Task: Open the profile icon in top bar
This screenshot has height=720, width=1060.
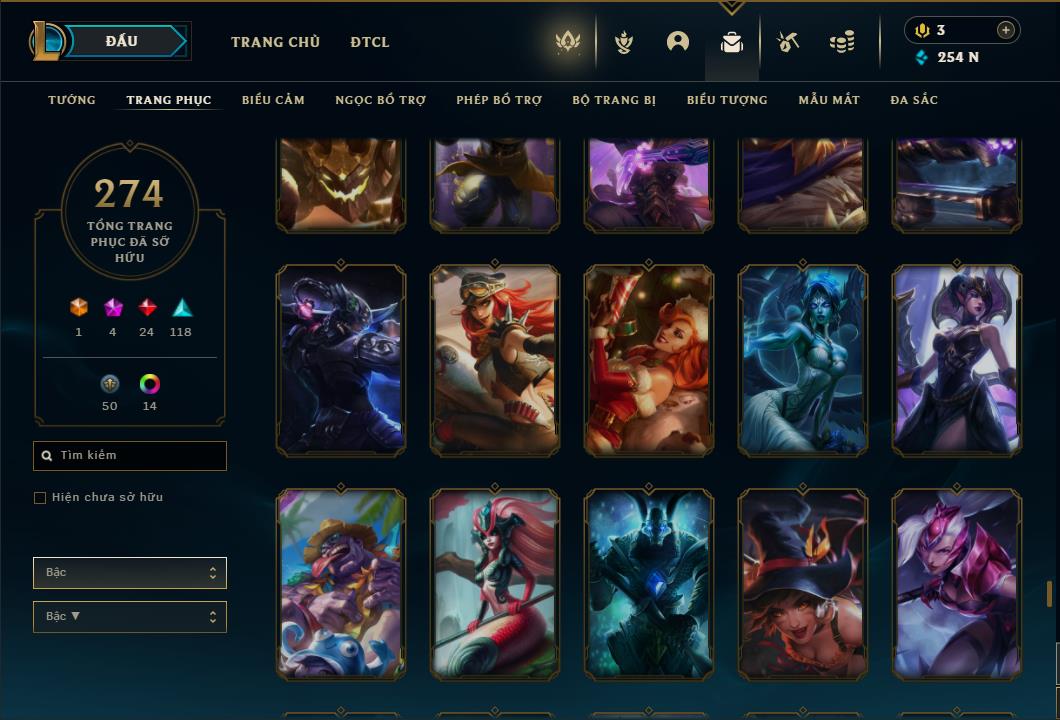Action: tap(678, 42)
